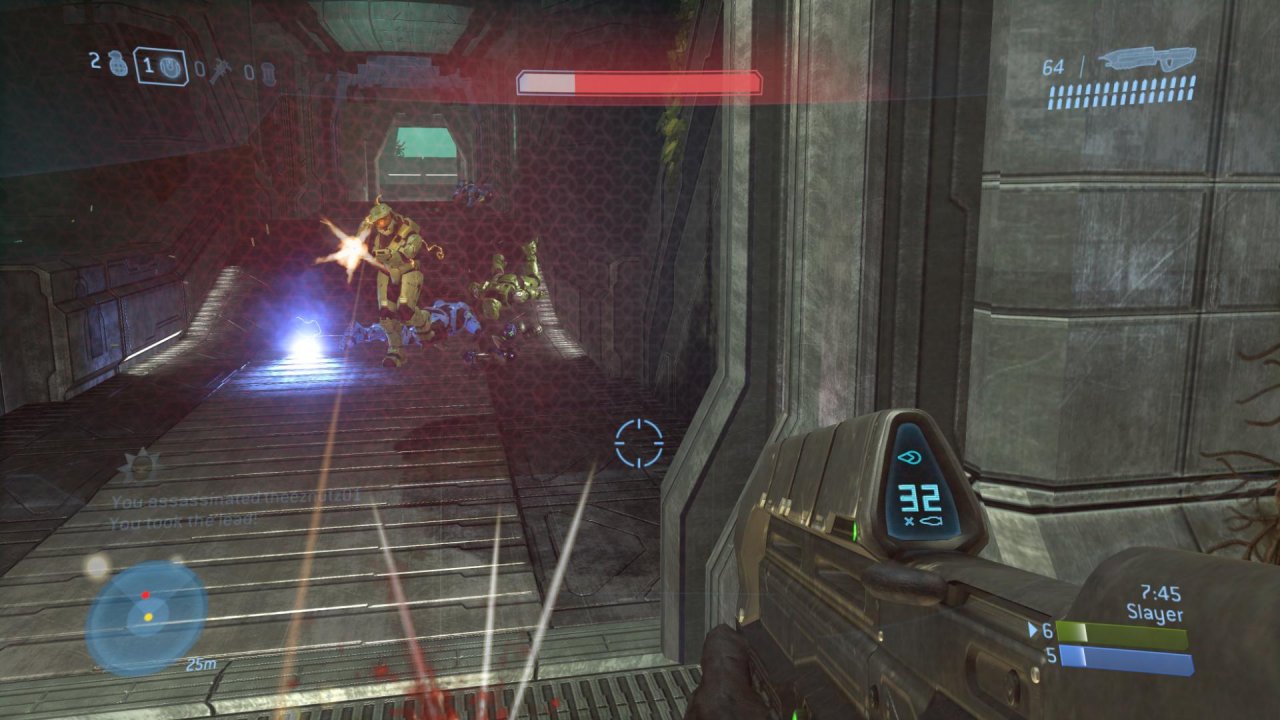Select the frag grenade icon
The height and width of the screenshot is (720, 1280).
(x=119, y=64)
